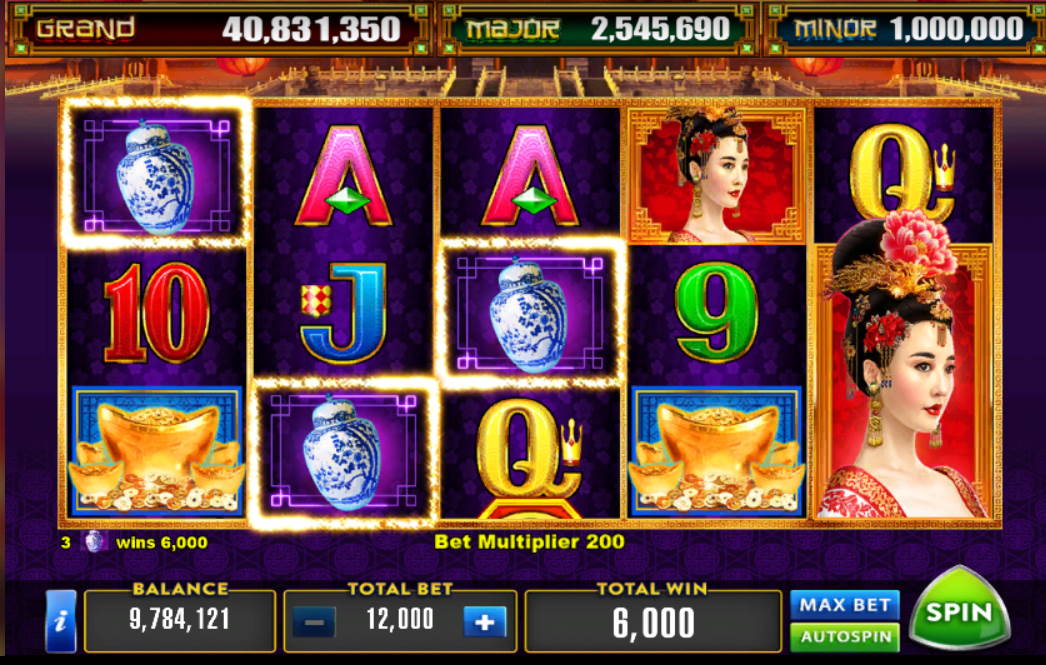Increase the total bet with the plus button
This screenshot has height=665, width=1046.
tap(485, 622)
